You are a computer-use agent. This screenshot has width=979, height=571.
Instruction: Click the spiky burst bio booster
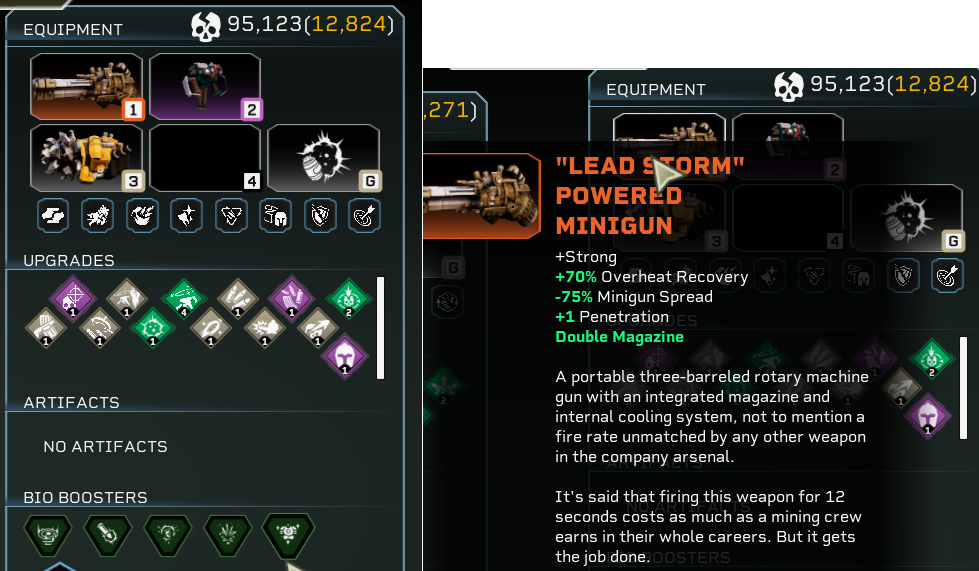225,534
